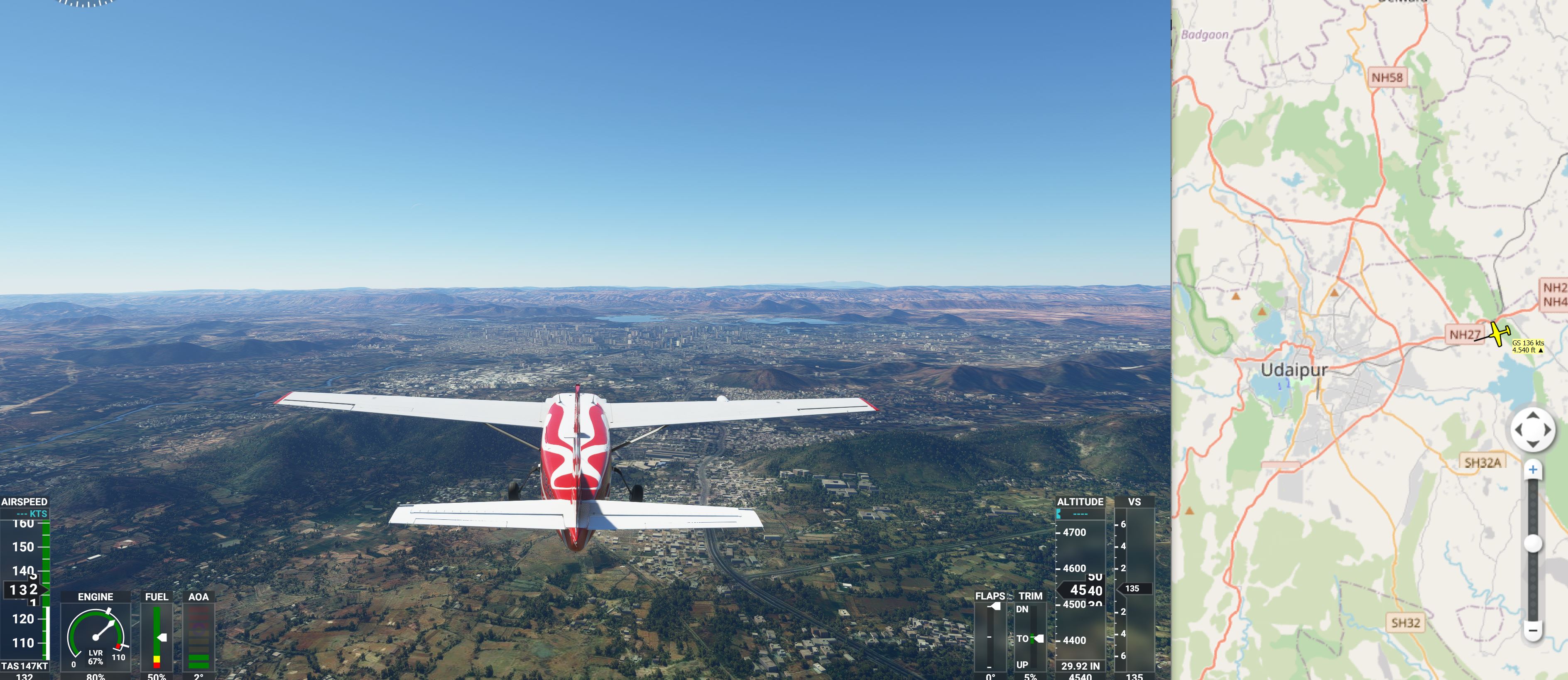Pan the map down with the bottom arrow
Screen dimensions: 1568x680
coord(1533,444)
